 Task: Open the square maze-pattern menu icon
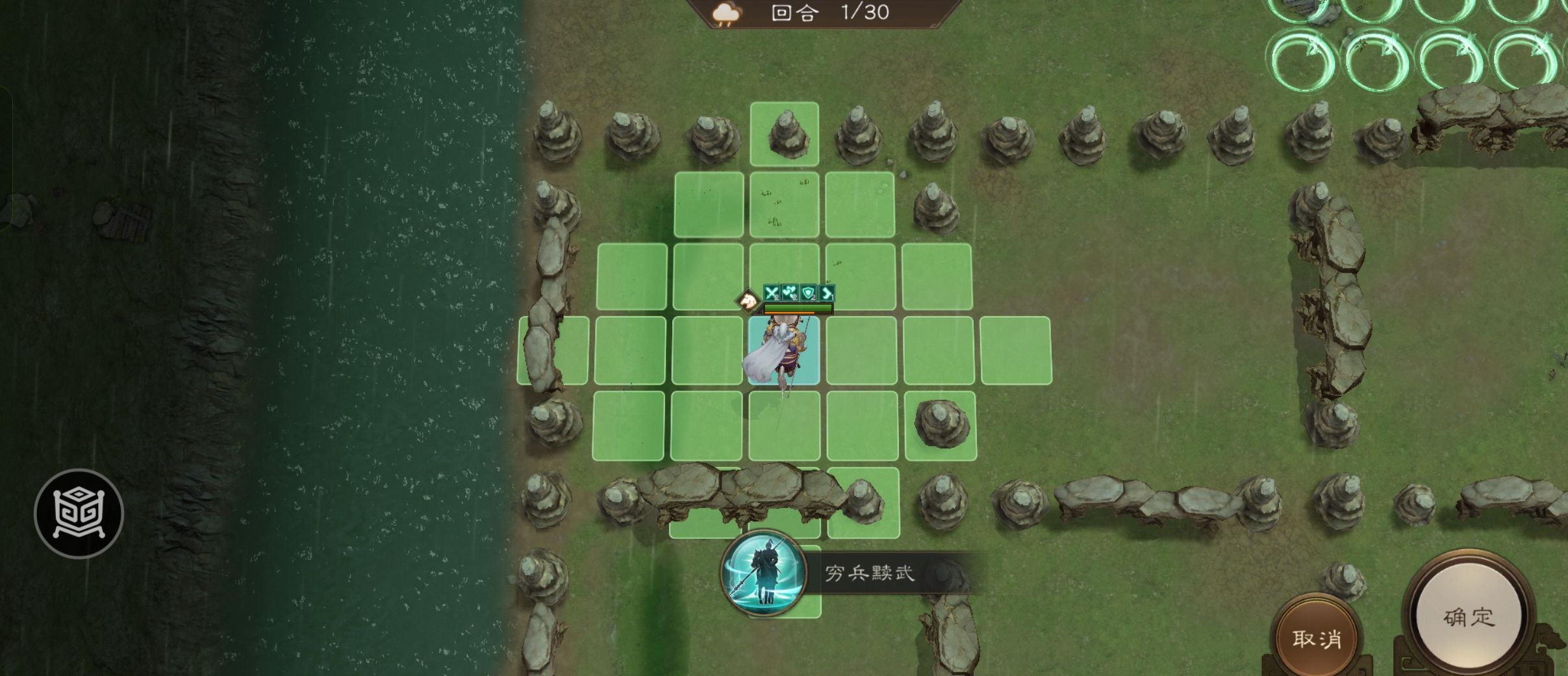pos(79,513)
